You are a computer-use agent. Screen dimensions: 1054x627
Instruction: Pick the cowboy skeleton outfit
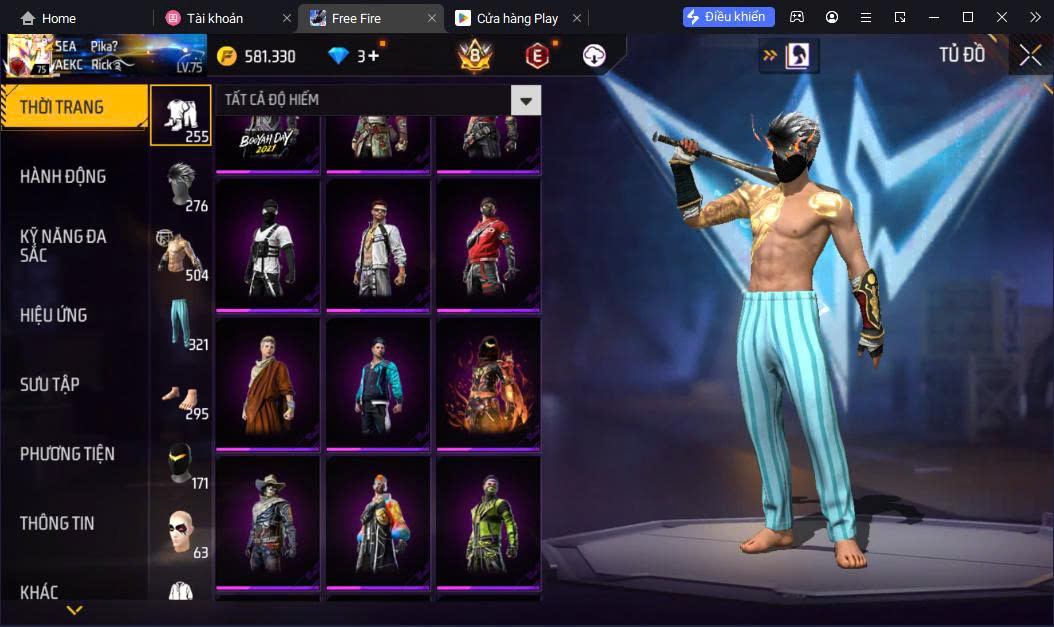pyautogui.click(x=268, y=520)
